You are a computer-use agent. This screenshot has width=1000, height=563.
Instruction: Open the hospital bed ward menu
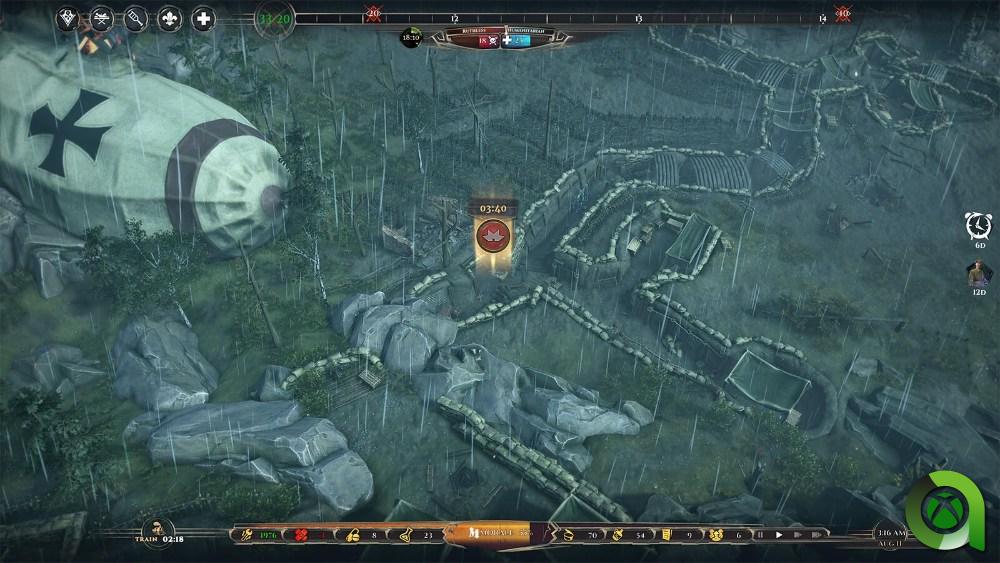point(101,18)
